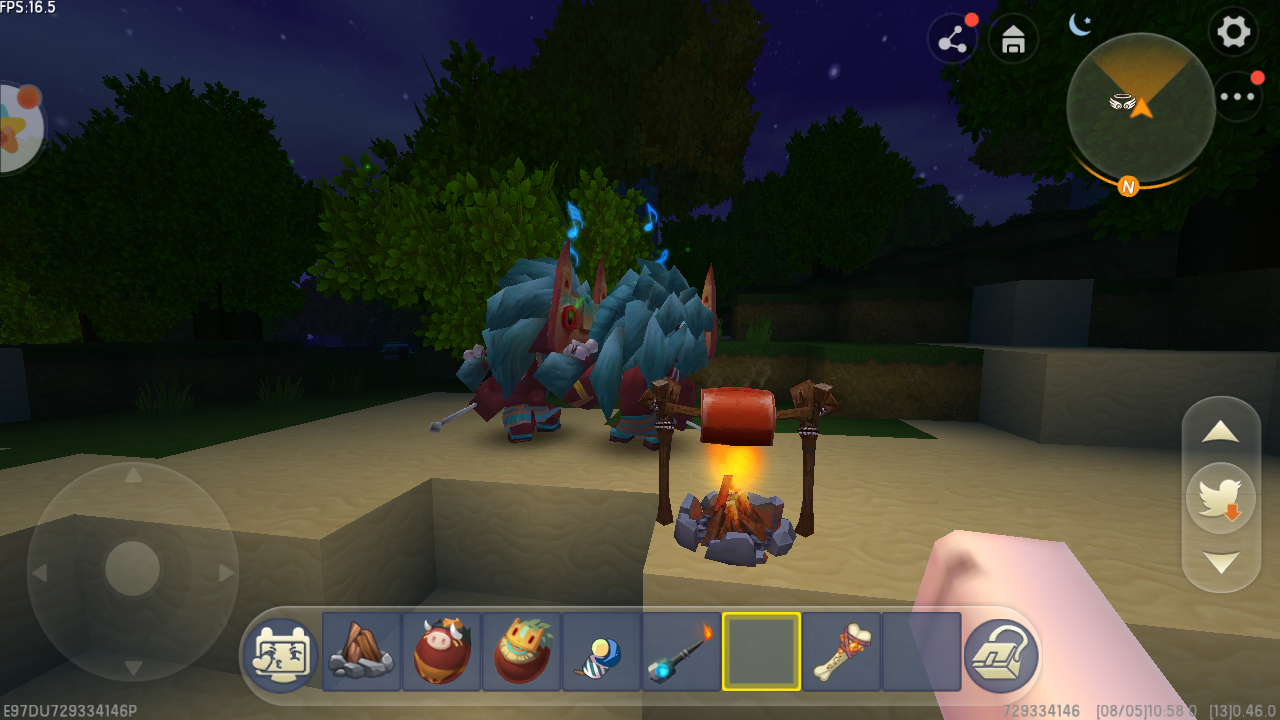The height and width of the screenshot is (720, 1280).
Task: Open the house icon button
Action: (1013, 41)
